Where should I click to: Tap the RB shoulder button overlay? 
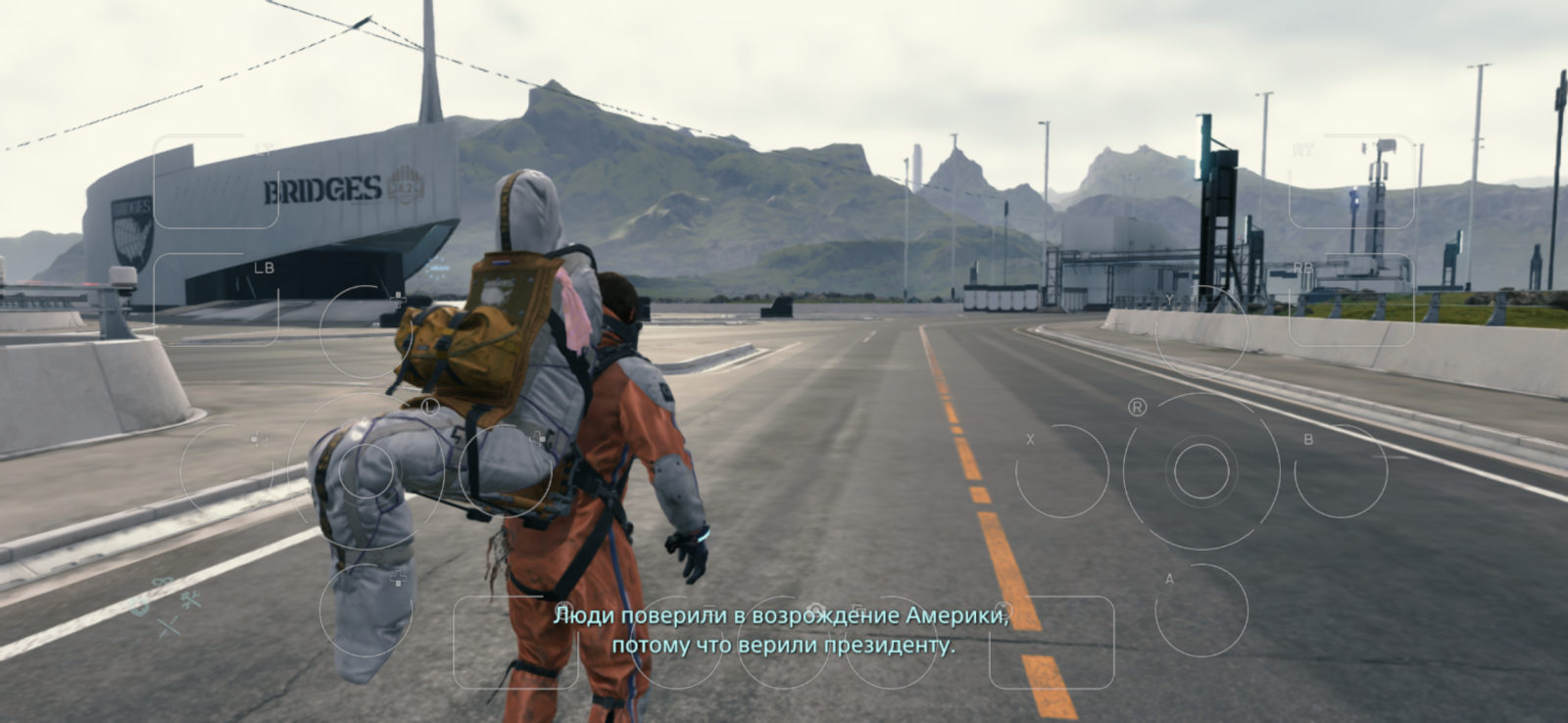[x=1350, y=300]
